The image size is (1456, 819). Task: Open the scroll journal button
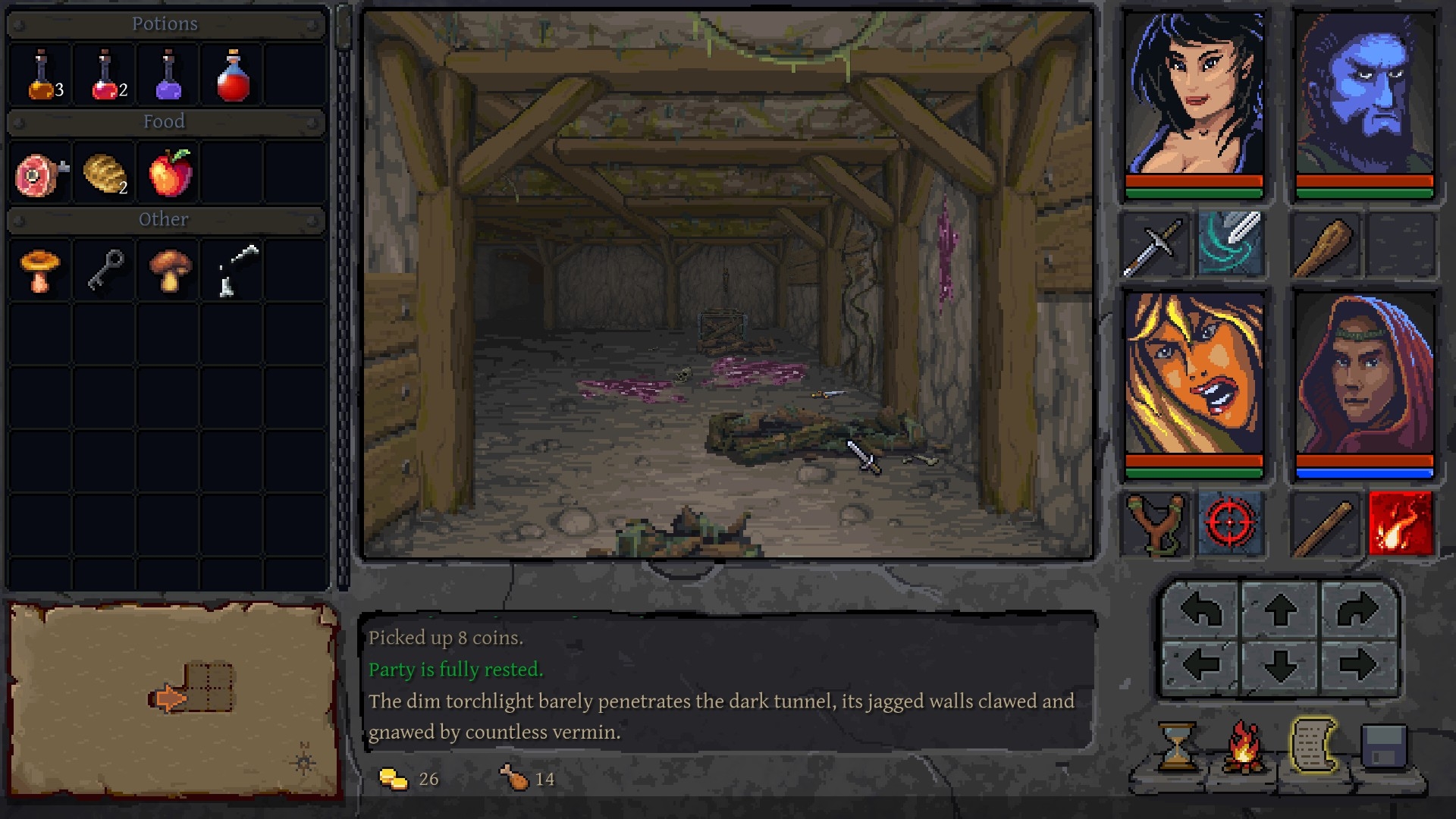[x=1313, y=746]
